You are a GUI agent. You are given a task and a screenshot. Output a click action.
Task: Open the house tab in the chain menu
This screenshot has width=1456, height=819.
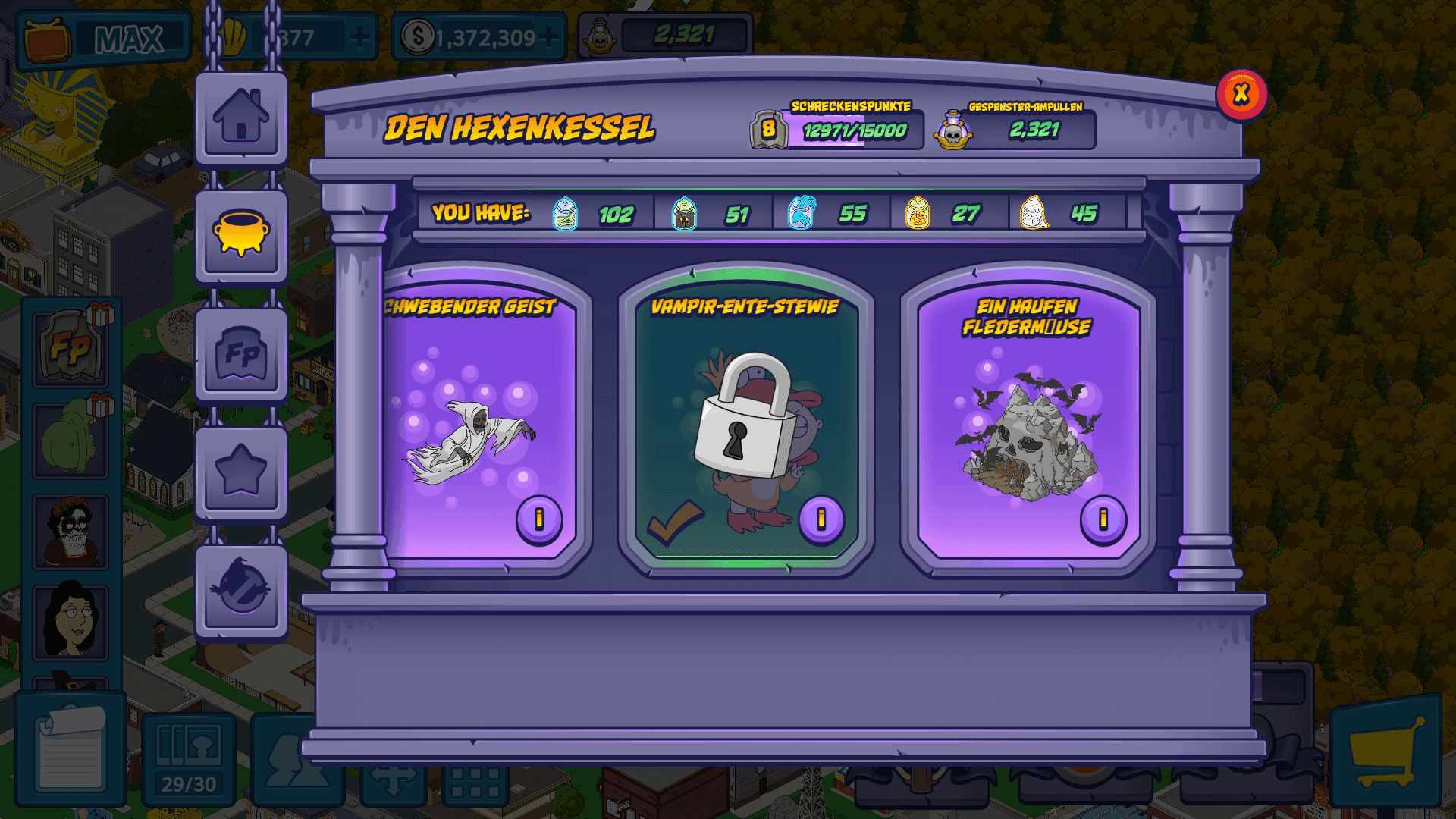click(241, 118)
